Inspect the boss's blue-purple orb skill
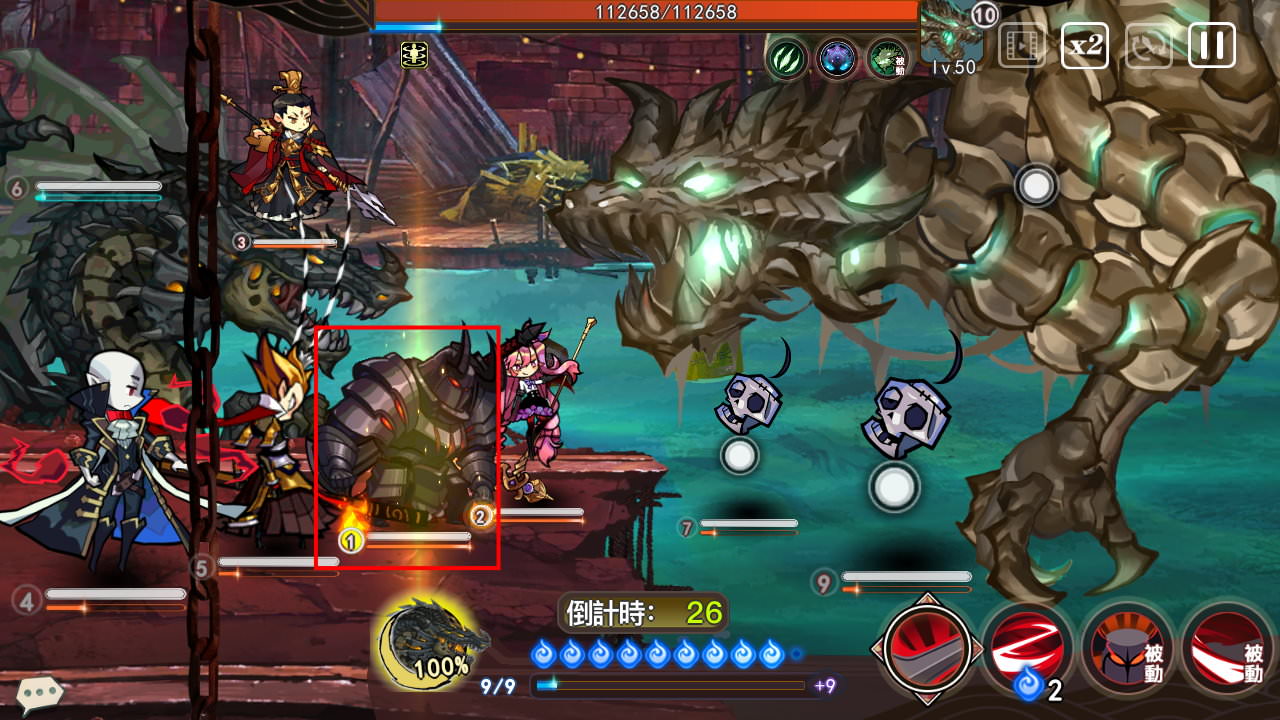The width and height of the screenshot is (1280, 720). (837, 58)
